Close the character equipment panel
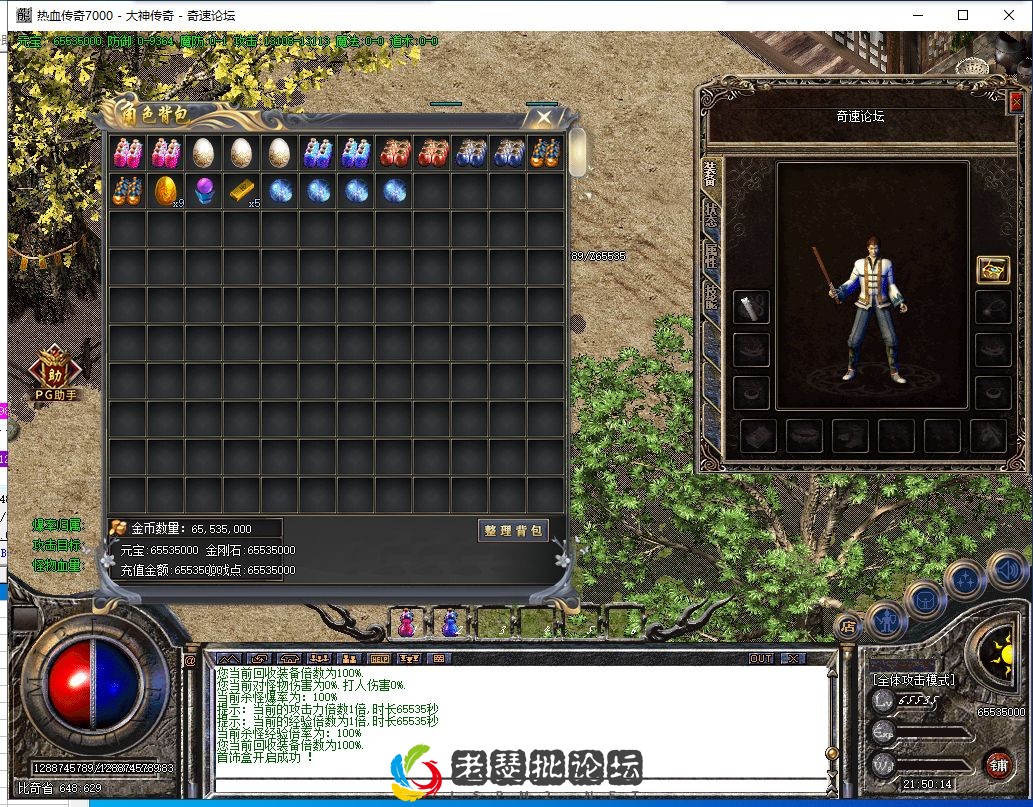 coord(1016,101)
